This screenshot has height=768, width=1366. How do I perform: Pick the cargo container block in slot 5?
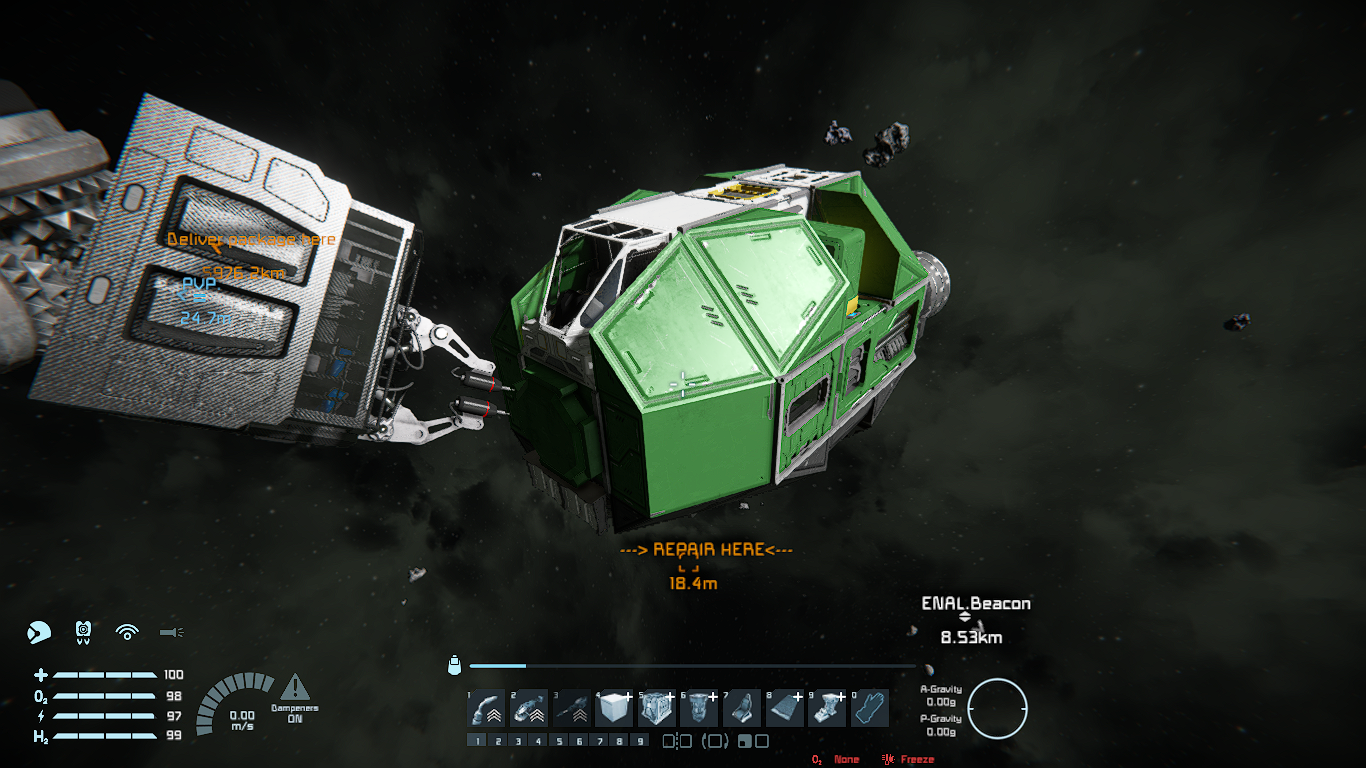(x=656, y=709)
